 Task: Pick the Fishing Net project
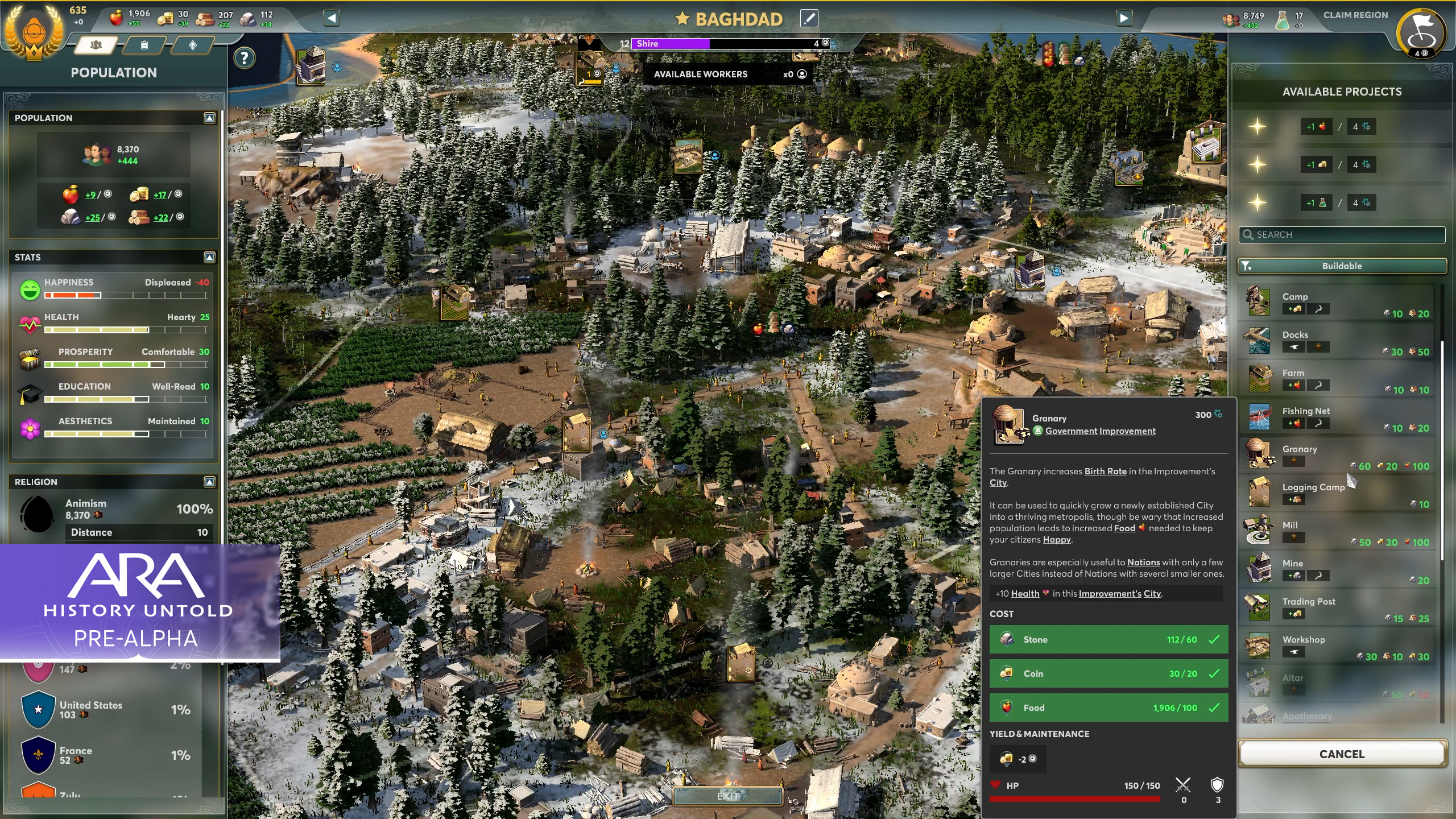1337,417
